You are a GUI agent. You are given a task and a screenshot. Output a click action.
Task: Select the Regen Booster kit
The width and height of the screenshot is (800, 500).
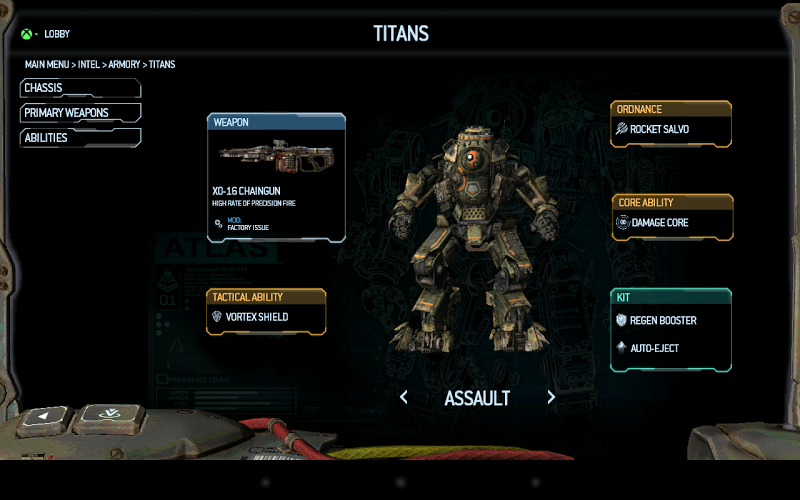click(x=671, y=321)
